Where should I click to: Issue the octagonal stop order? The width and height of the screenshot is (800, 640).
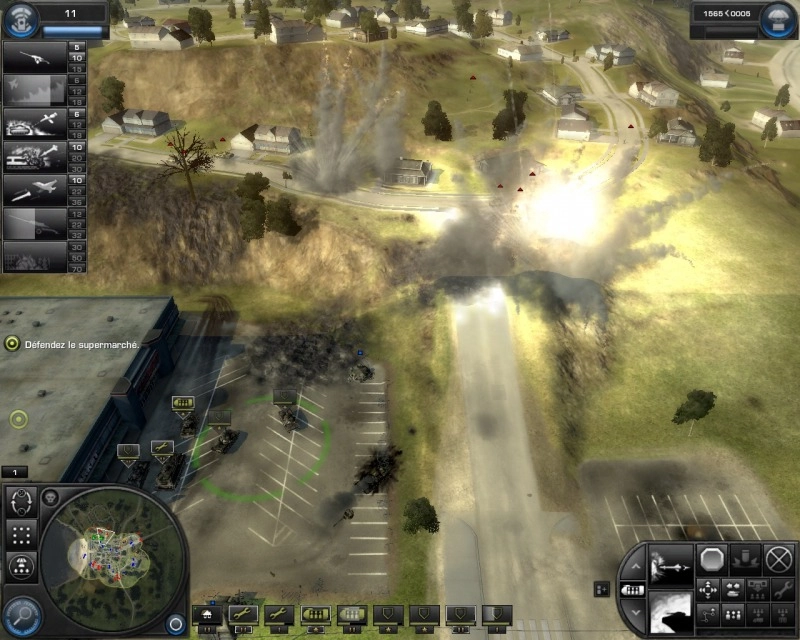pyautogui.click(x=714, y=559)
